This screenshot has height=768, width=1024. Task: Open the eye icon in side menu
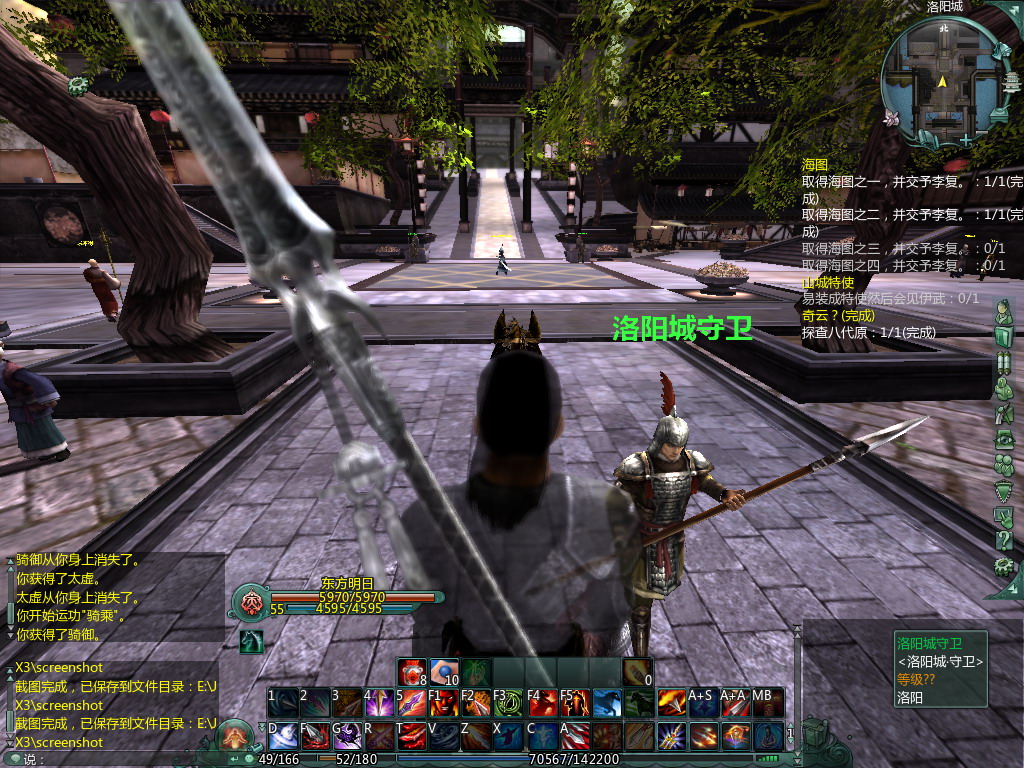click(1004, 438)
